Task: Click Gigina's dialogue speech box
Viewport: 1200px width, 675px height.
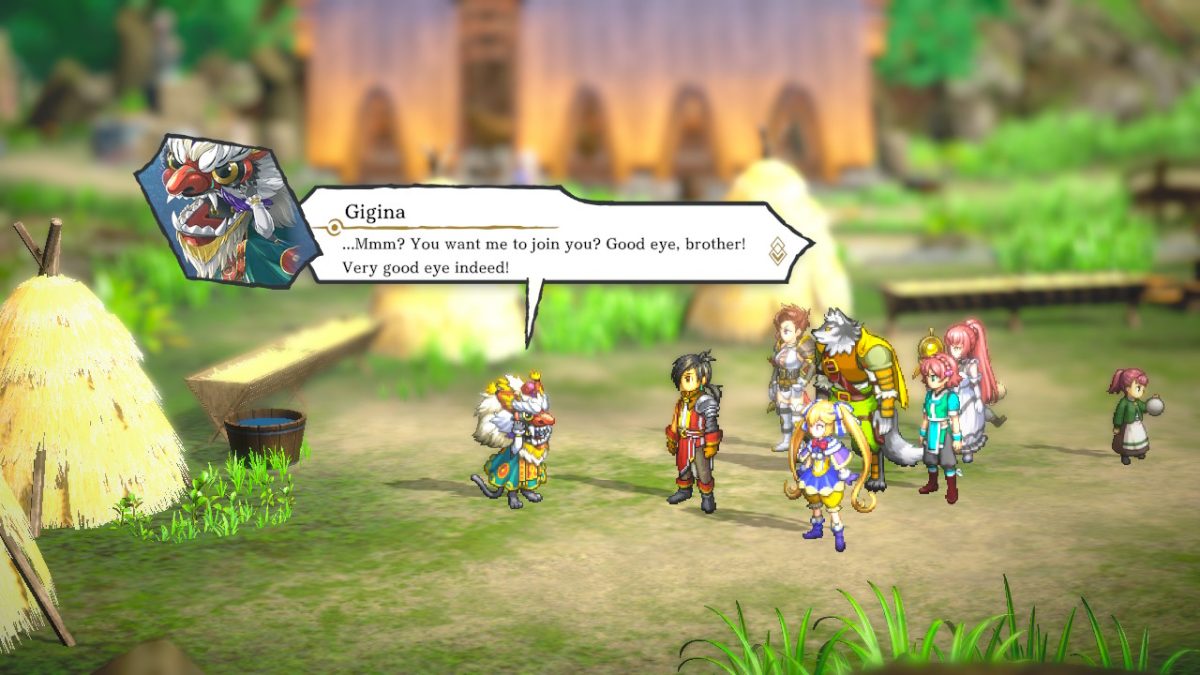Action: [545, 240]
